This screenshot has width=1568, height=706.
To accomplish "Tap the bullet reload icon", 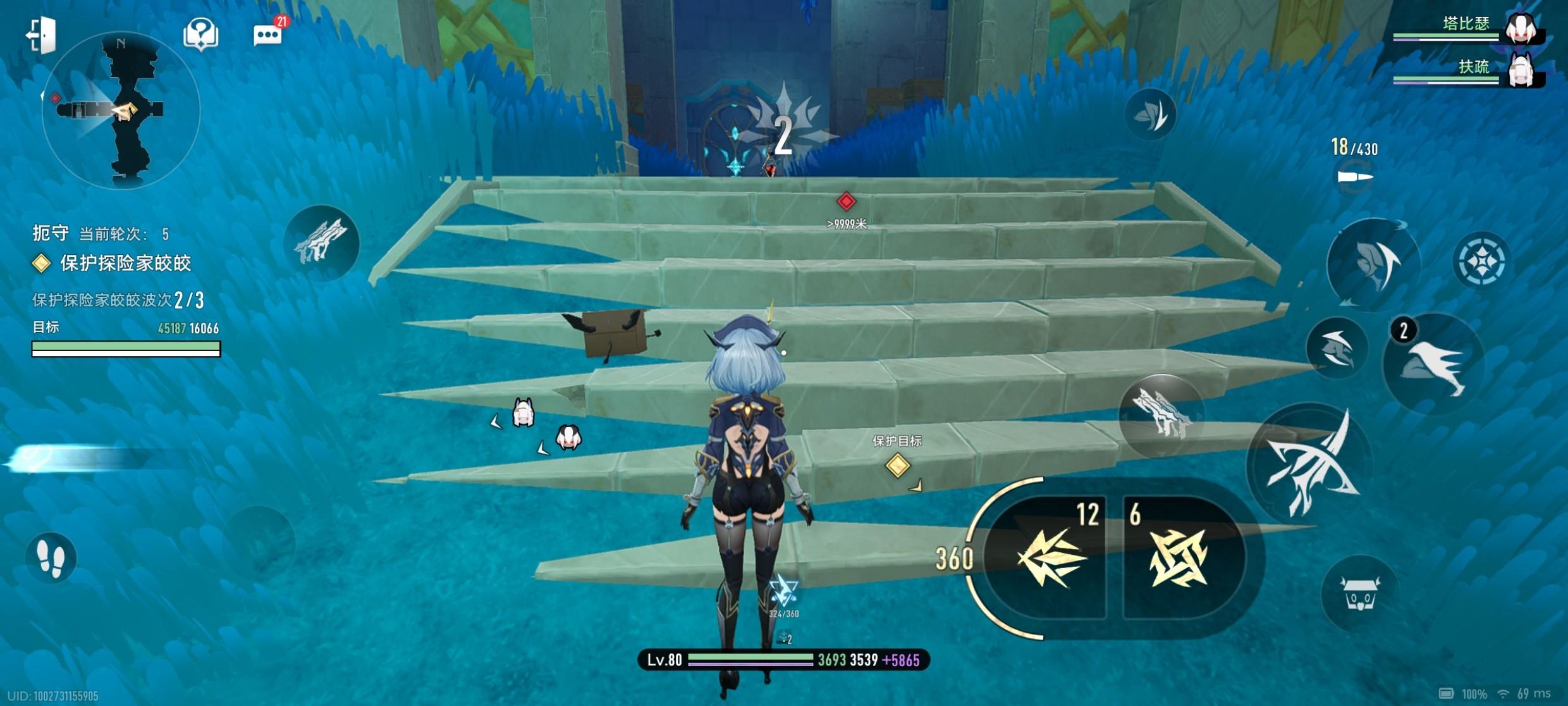I will point(1356,176).
